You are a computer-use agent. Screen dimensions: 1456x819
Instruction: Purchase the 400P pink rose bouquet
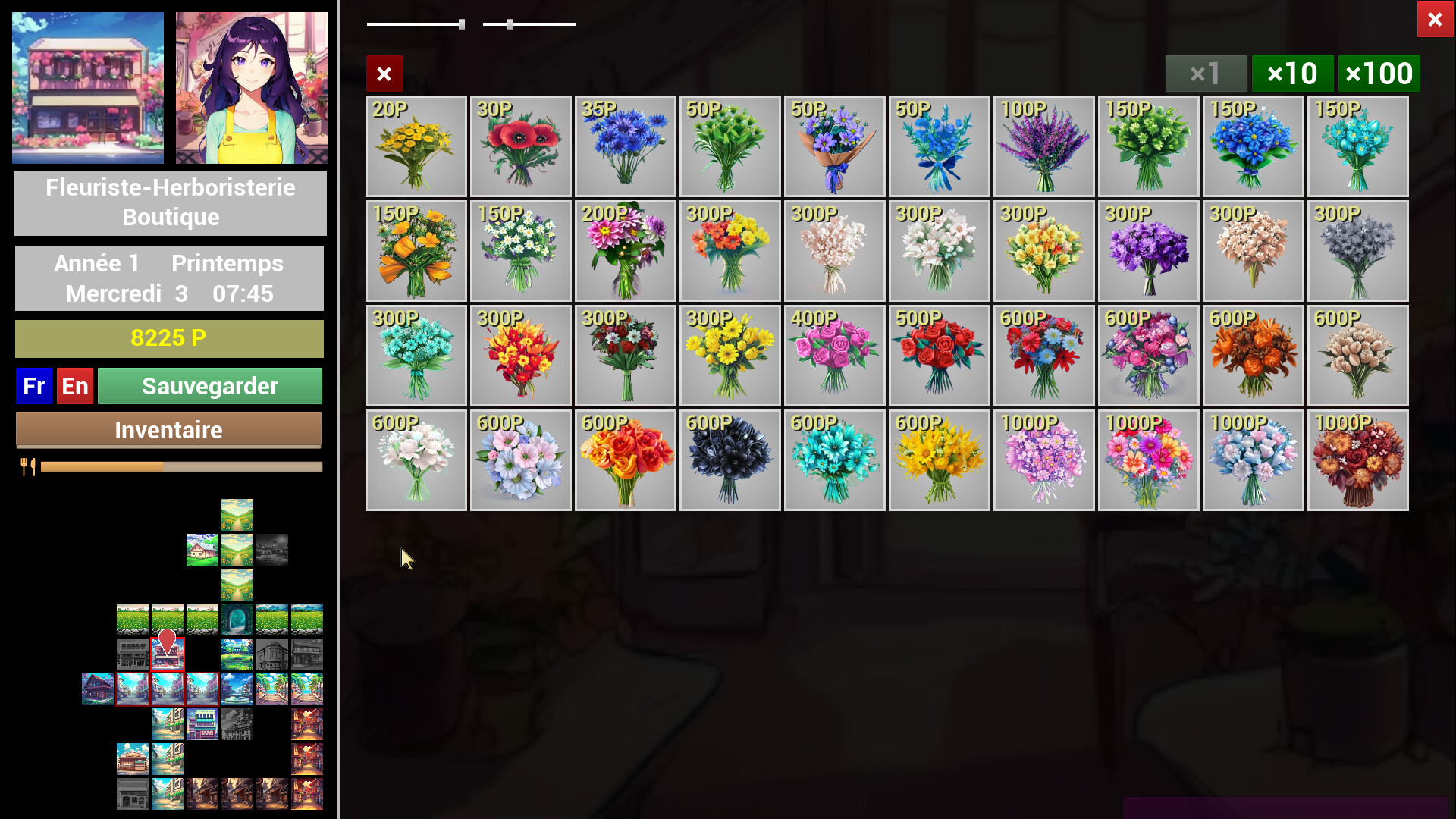pos(835,356)
